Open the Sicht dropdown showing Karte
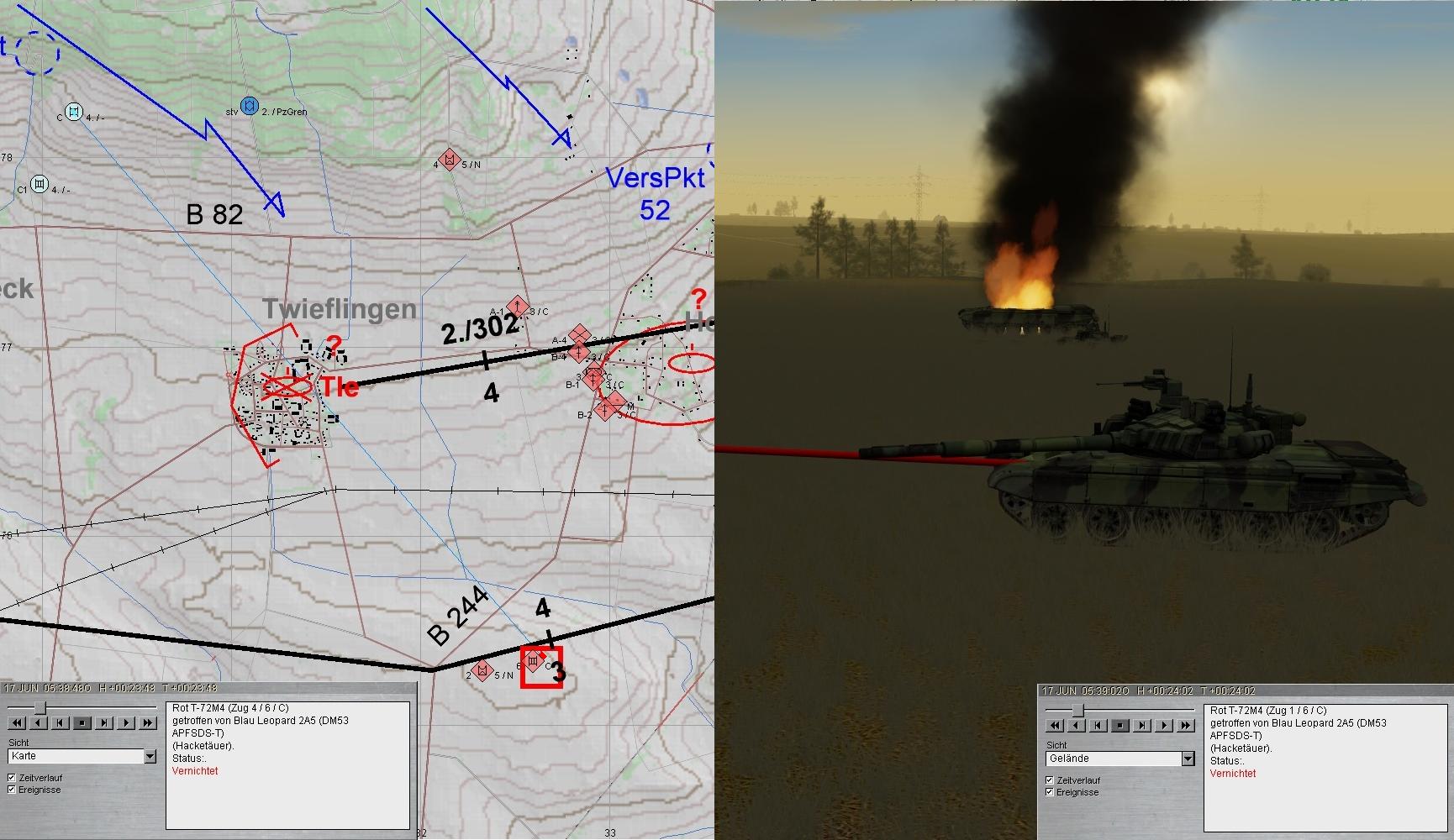This screenshot has height=840, width=1454. coord(150,757)
